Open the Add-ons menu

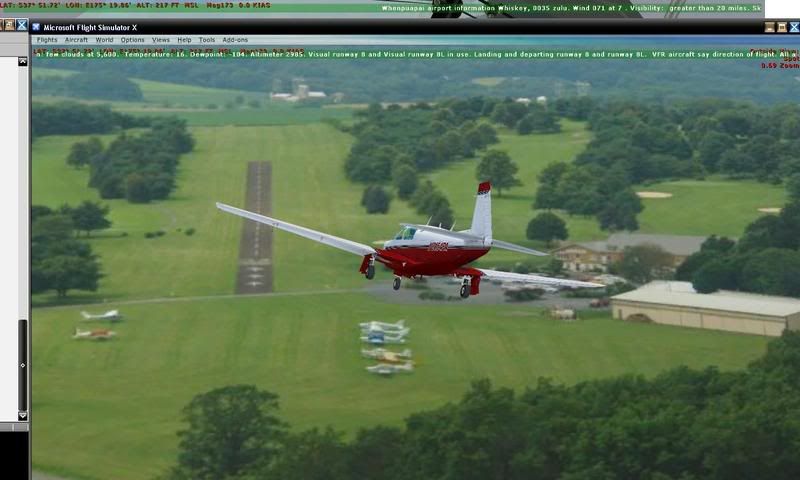(x=235, y=40)
